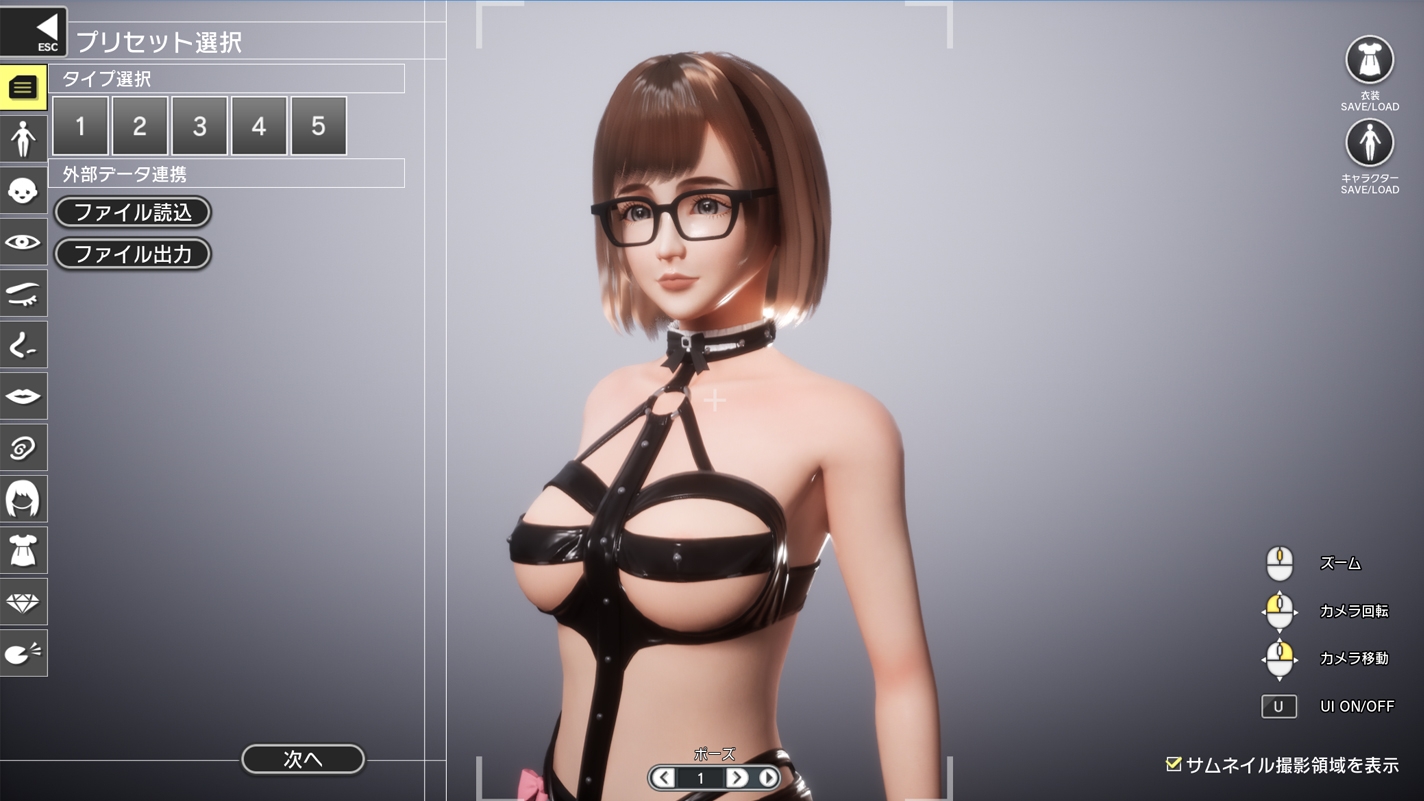Screen dimensions: 1424x801
Task: Select preset type 1
Action: [80, 126]
